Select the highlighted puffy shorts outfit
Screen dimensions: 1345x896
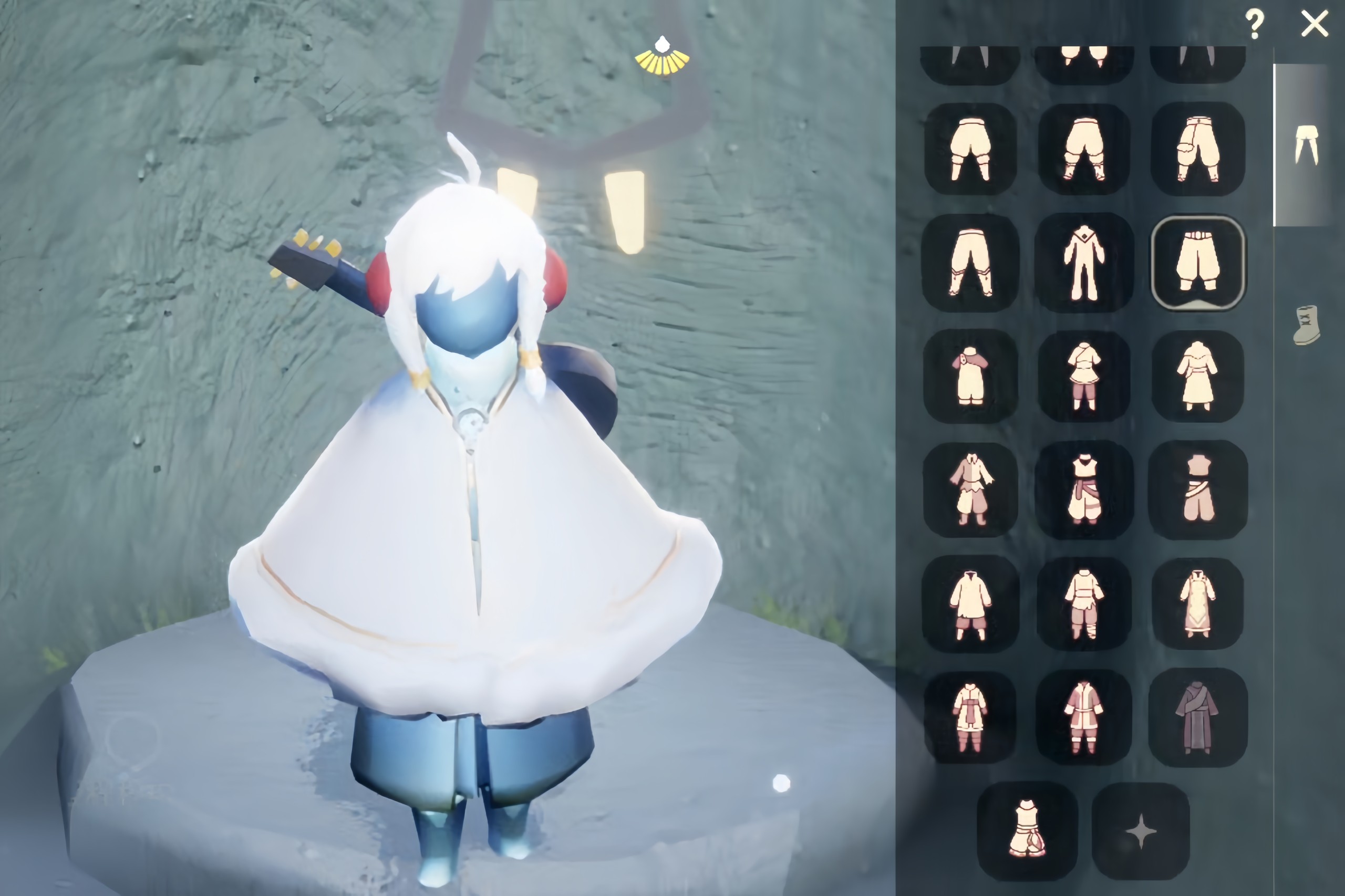point(1197,263)
